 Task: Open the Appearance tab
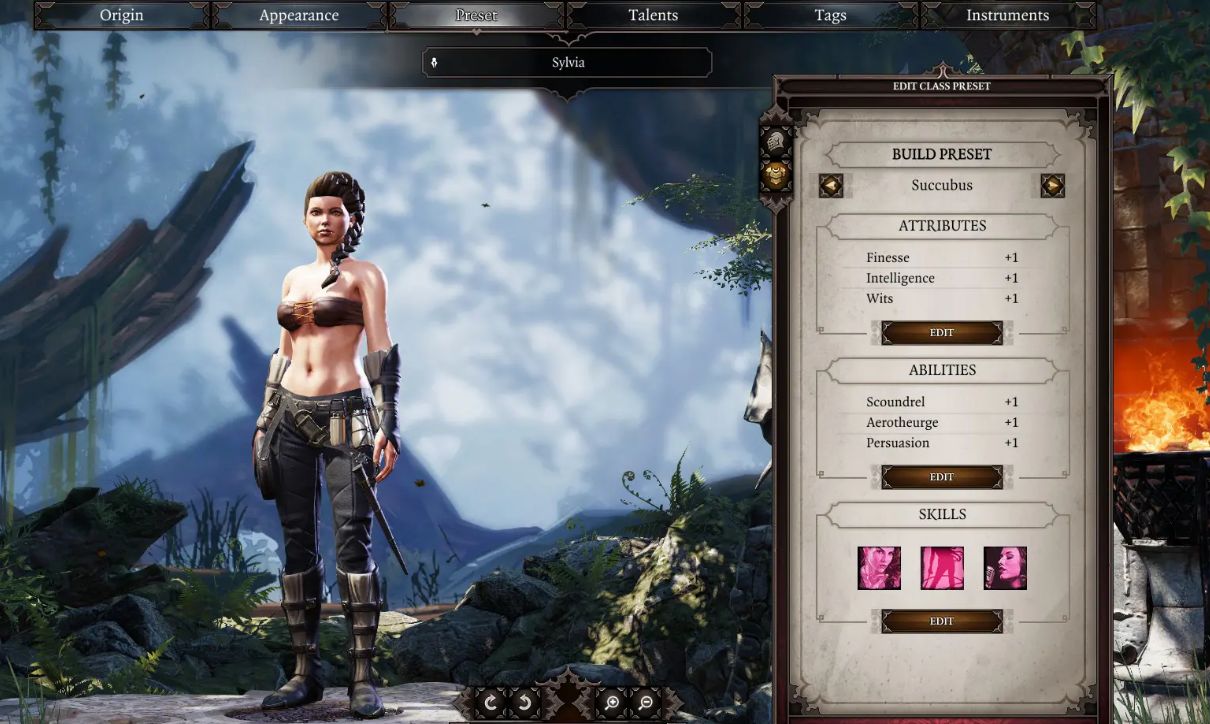[x=299, y=15]
